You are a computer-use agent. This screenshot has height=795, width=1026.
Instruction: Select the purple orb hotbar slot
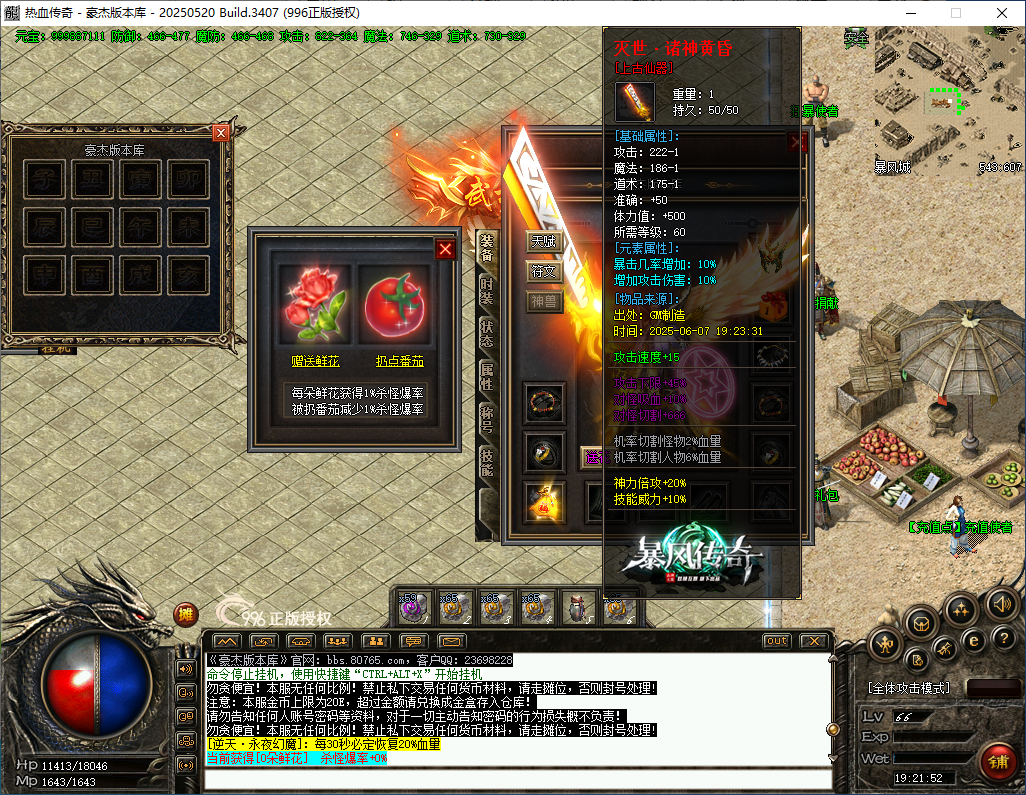(x=412, y=607)
